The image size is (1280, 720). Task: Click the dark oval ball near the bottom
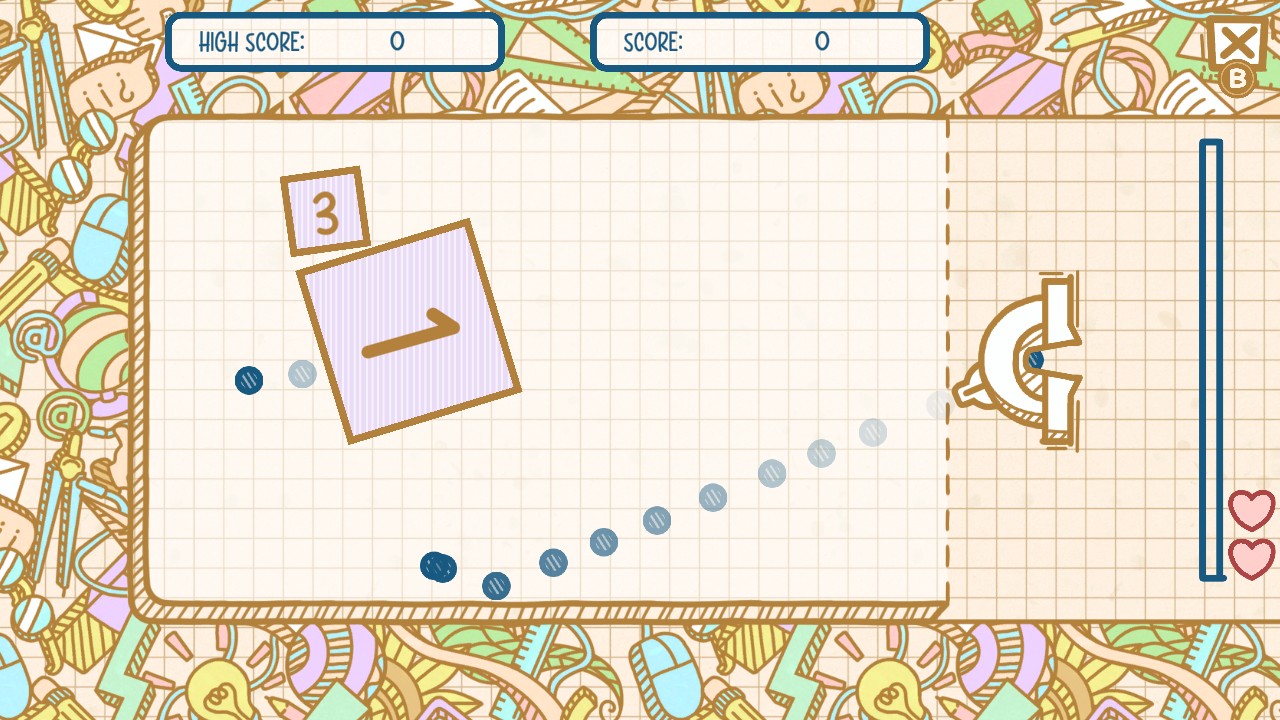coord(438,567)
